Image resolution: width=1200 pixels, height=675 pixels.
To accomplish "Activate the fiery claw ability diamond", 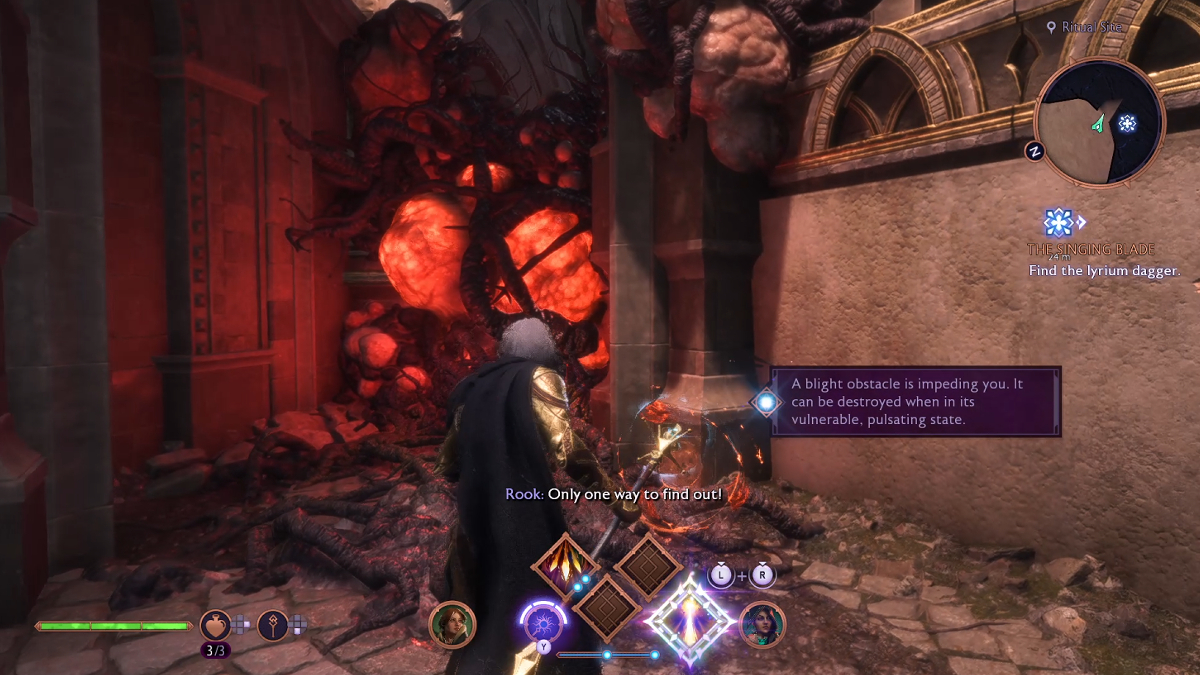I will (x=565, y=567).
